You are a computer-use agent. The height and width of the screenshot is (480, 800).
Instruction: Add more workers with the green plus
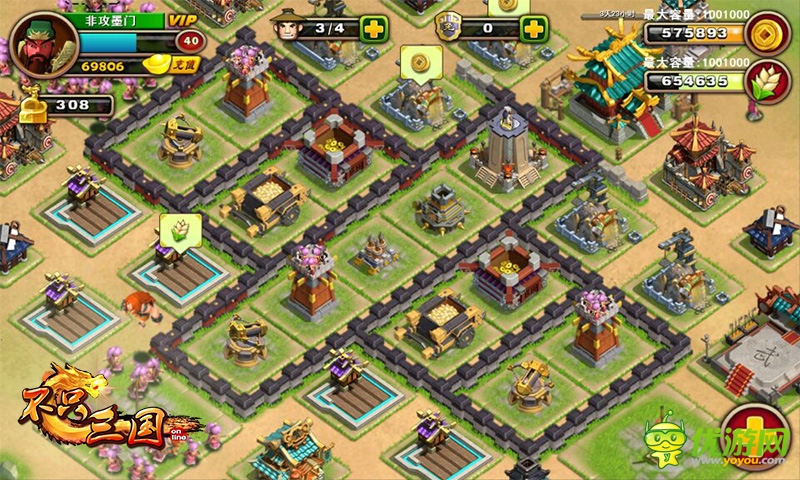(x=374, y=28)
